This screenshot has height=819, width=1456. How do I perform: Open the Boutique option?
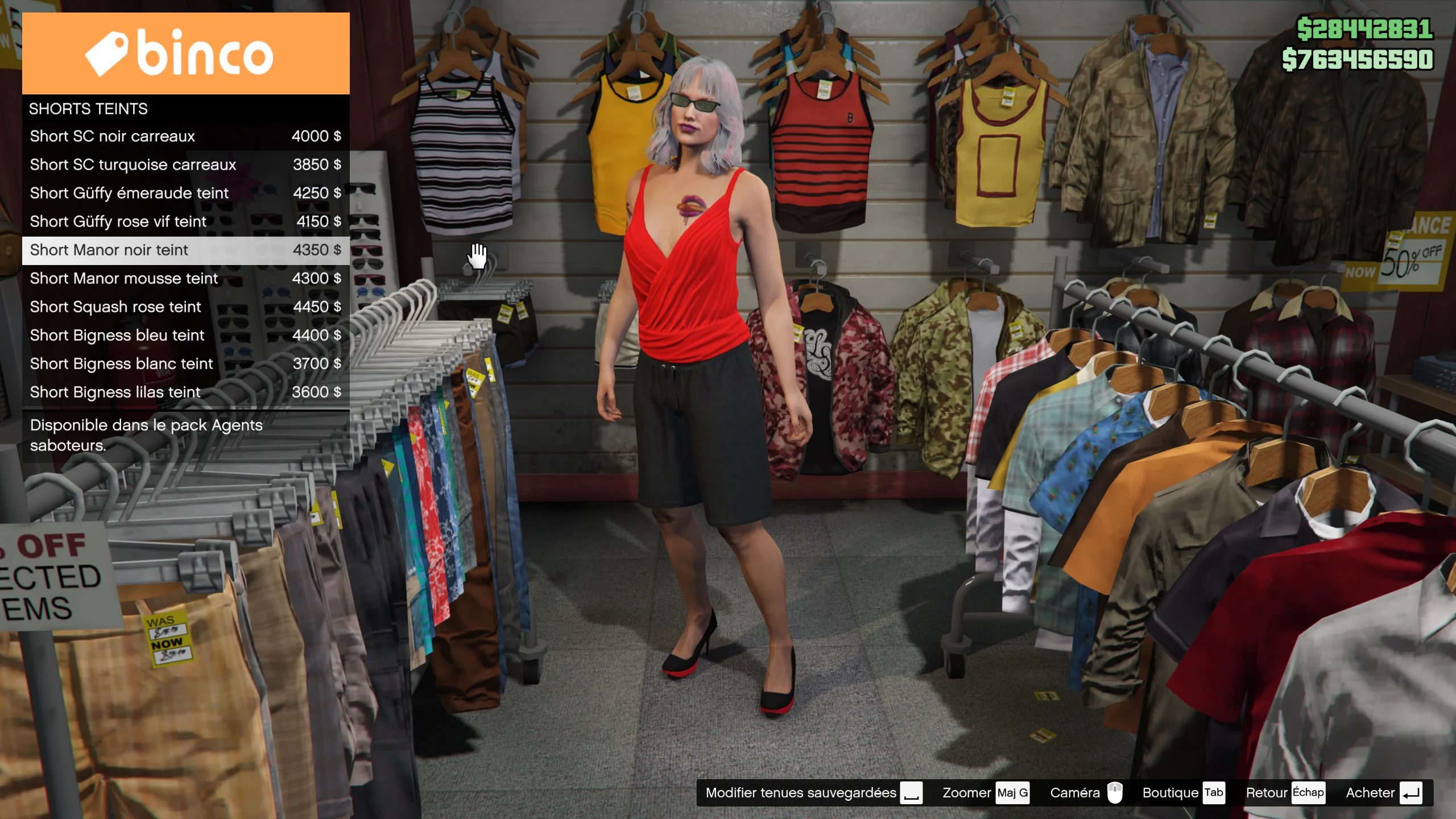[x=1182, y=793]
